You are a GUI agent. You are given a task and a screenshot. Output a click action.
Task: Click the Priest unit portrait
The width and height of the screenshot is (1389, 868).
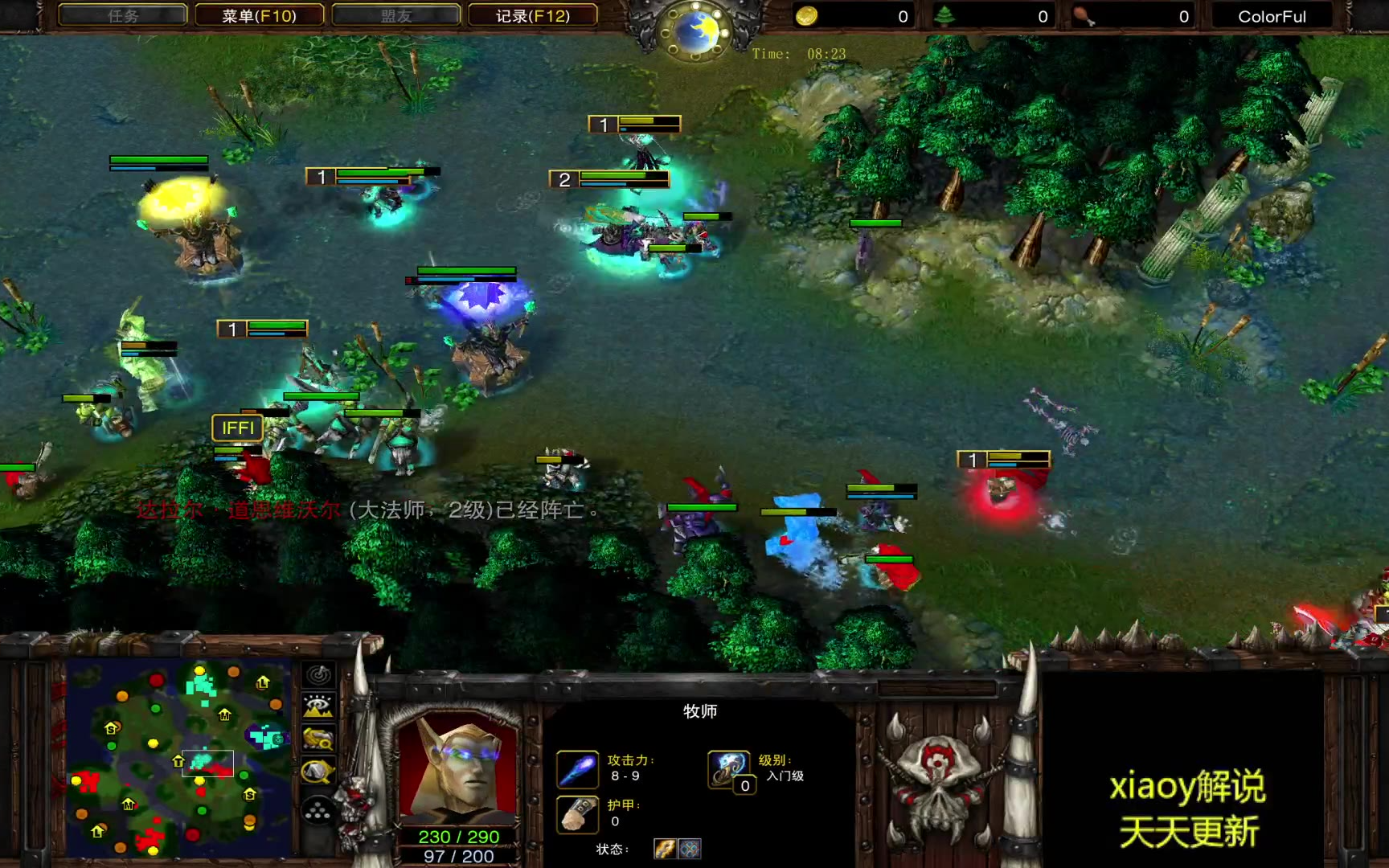pyautogui.click(x=458, y=767)
